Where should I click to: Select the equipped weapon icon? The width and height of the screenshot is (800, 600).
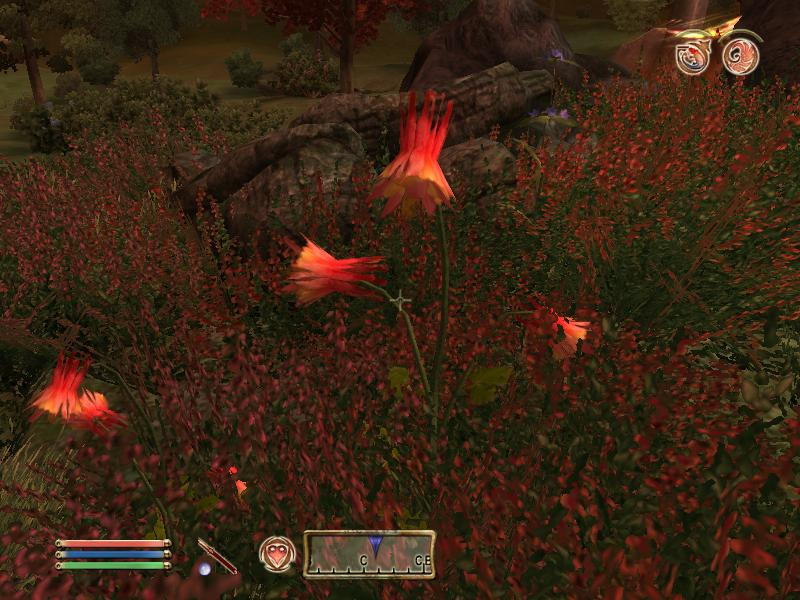(217, 556)
